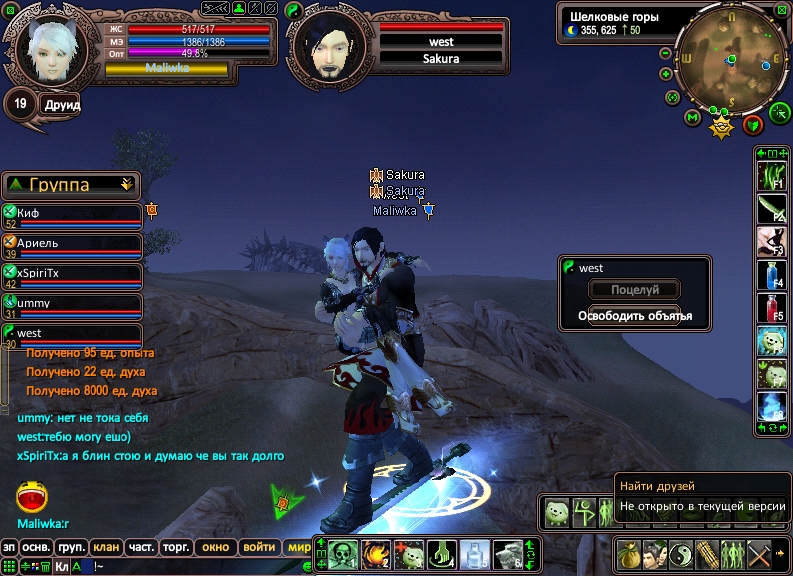Click the Поцелуй button
The width and height of the screenshot is (793, 576).
[x=634, y=290]
